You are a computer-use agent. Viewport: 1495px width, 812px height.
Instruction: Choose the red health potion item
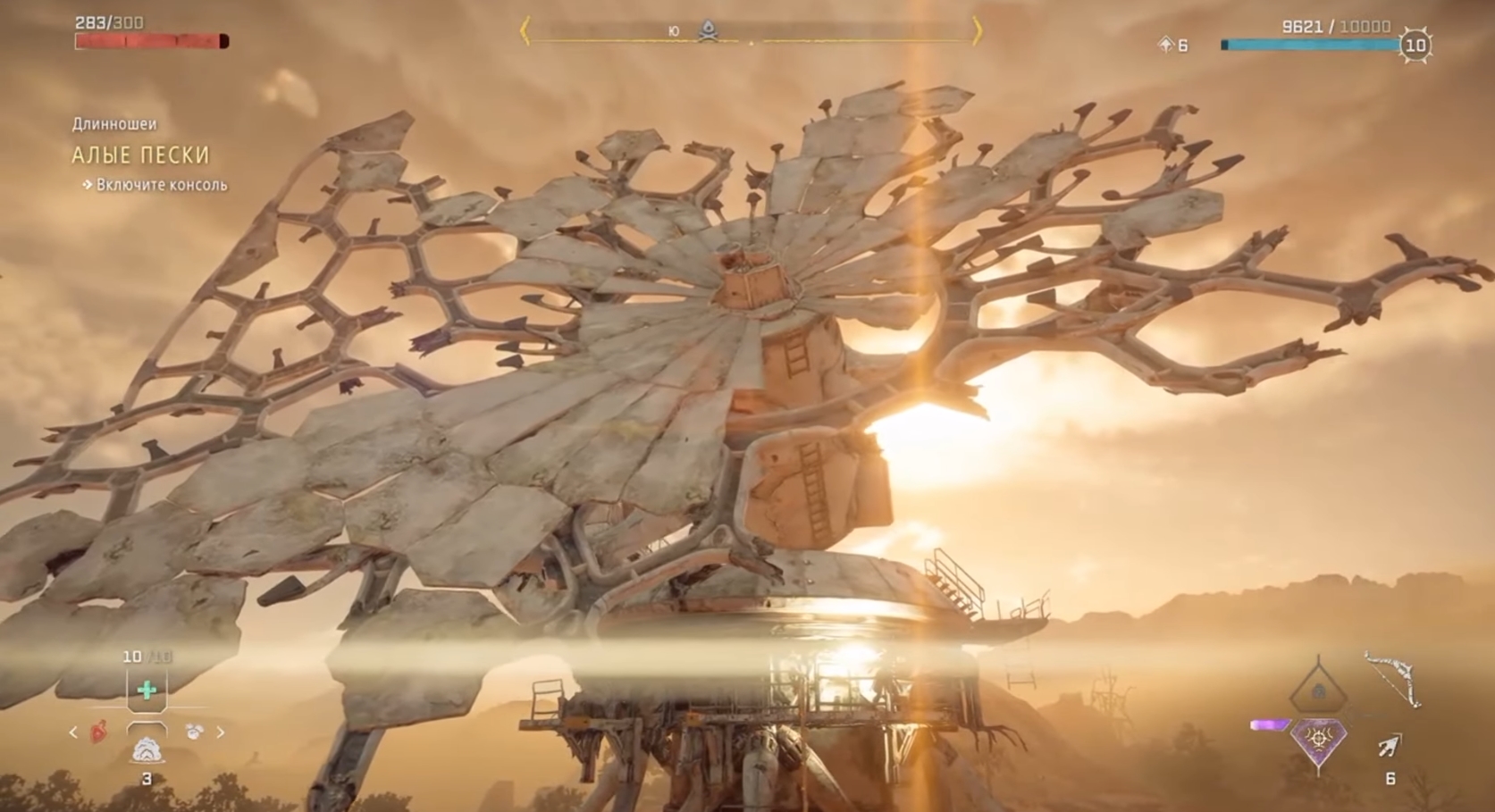[100, 732]
